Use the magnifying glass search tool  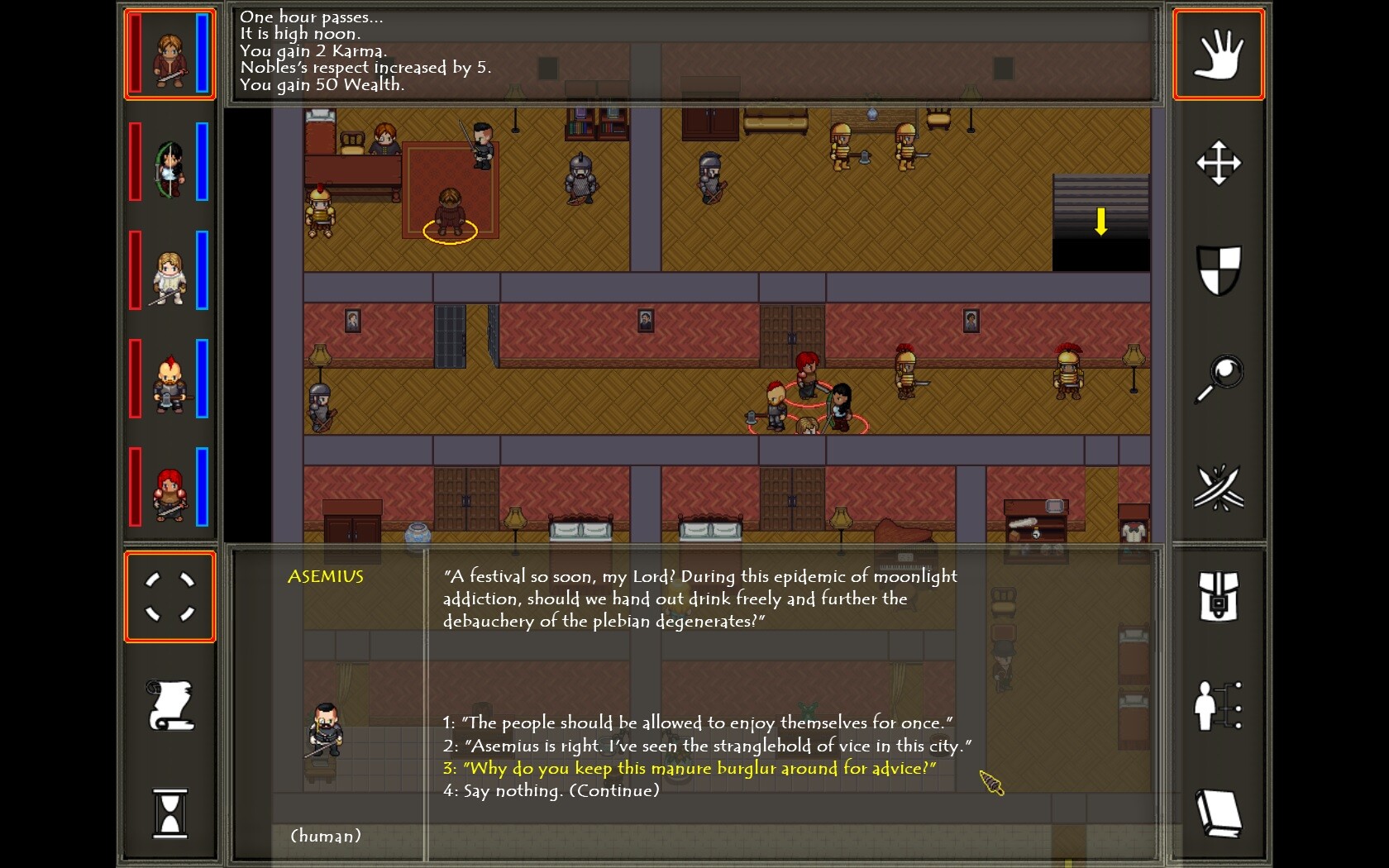[1218, 379]
